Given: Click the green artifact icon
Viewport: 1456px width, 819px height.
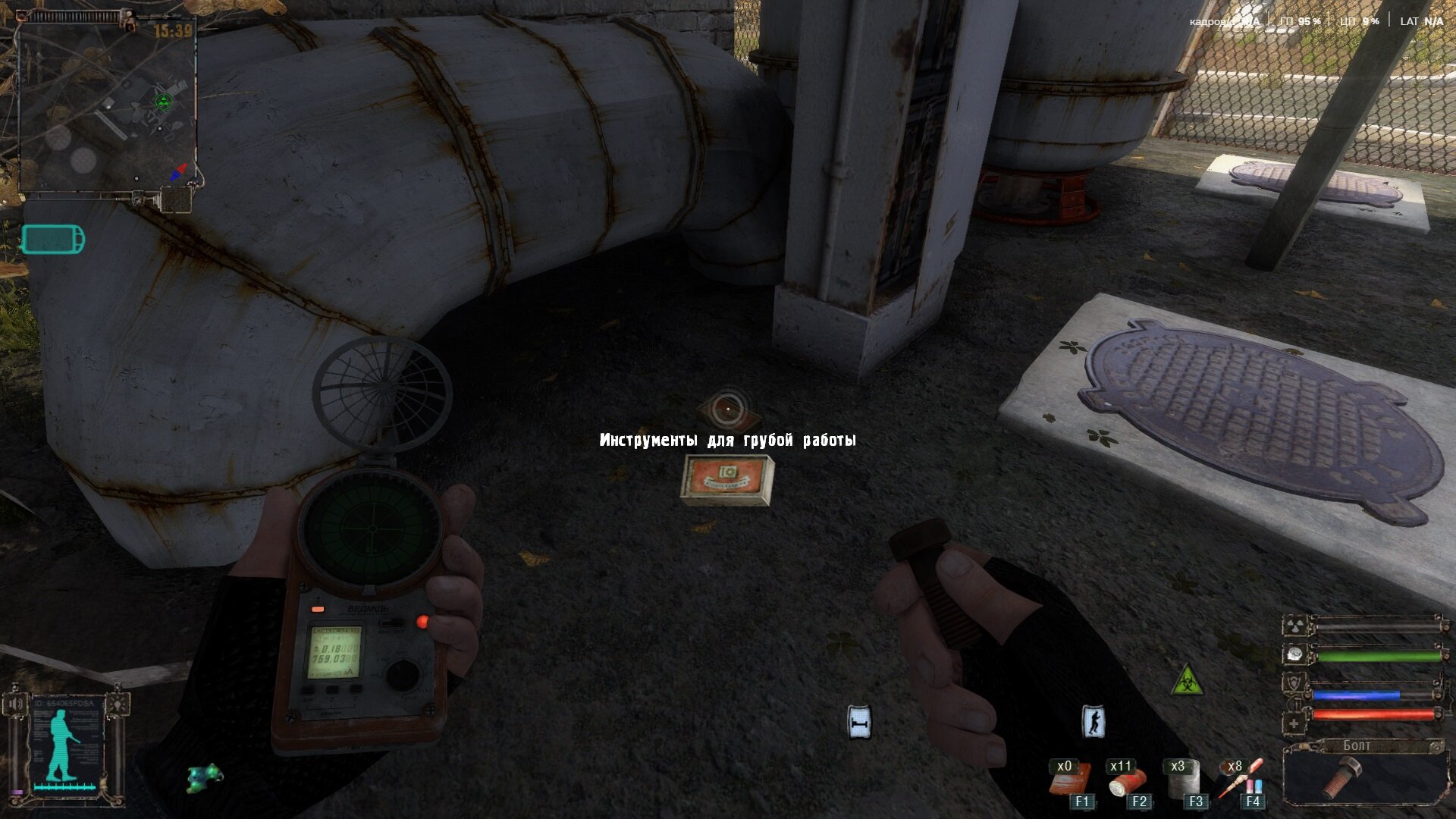Looking at the screenshot, I should (205, 777).
